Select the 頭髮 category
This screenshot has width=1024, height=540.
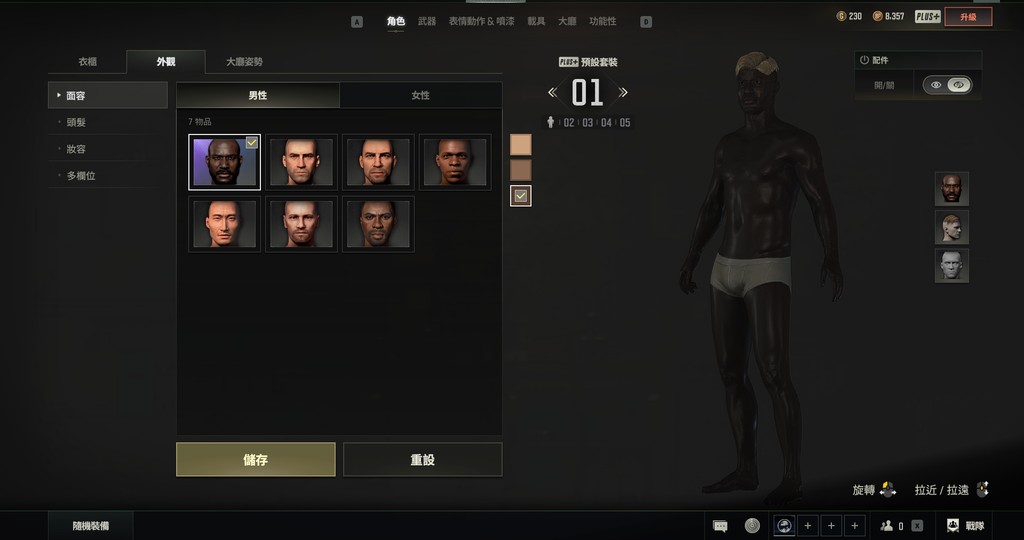pos(76,122)
